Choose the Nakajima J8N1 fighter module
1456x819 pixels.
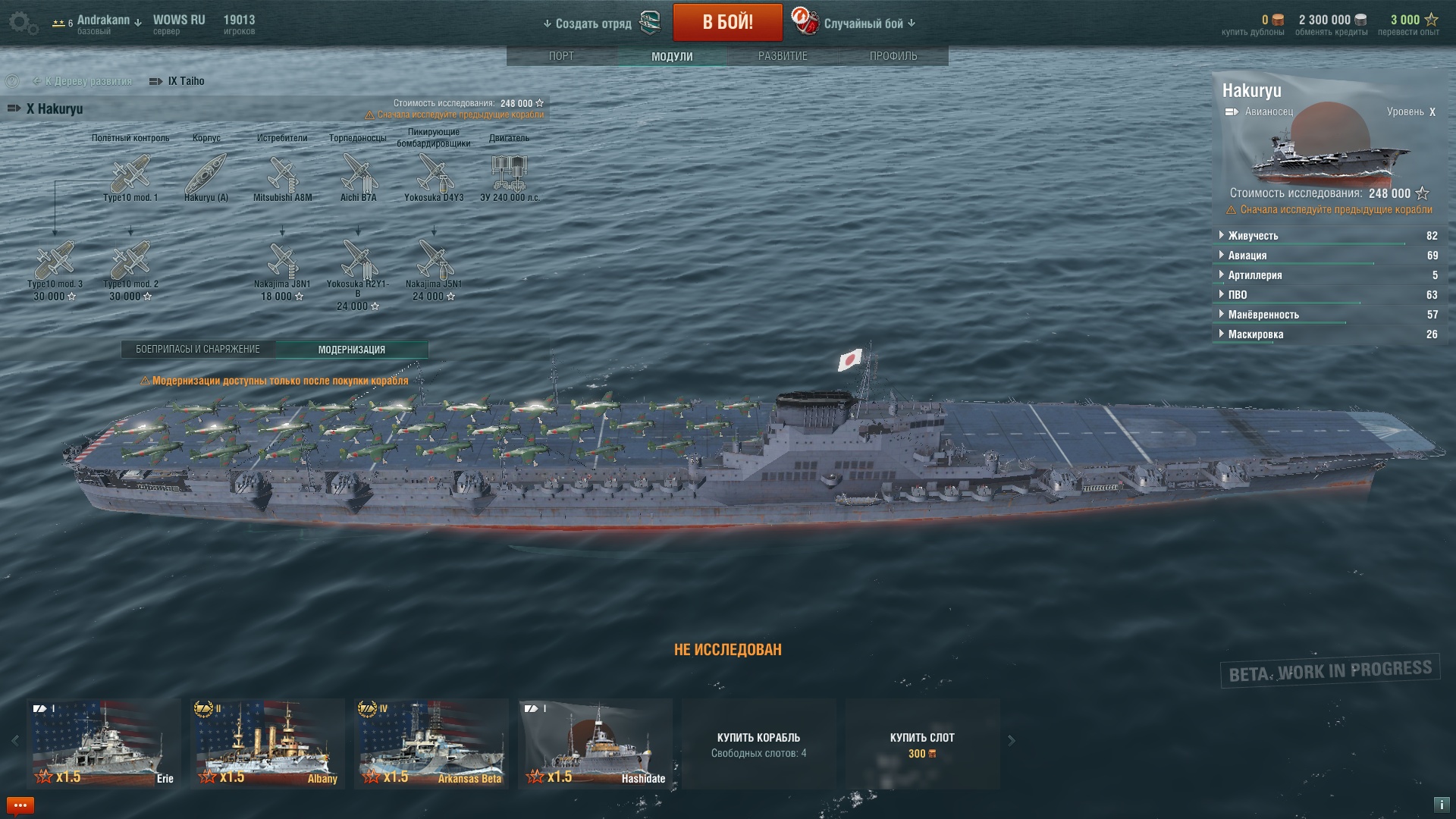[282, 262]
